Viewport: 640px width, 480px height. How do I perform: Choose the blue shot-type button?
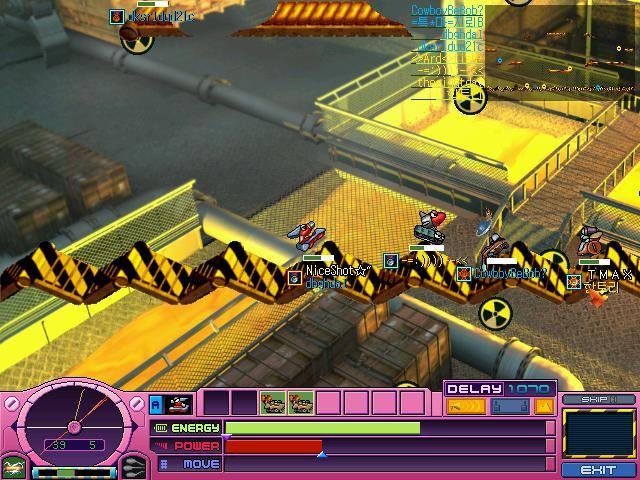[x=509, y=406]
